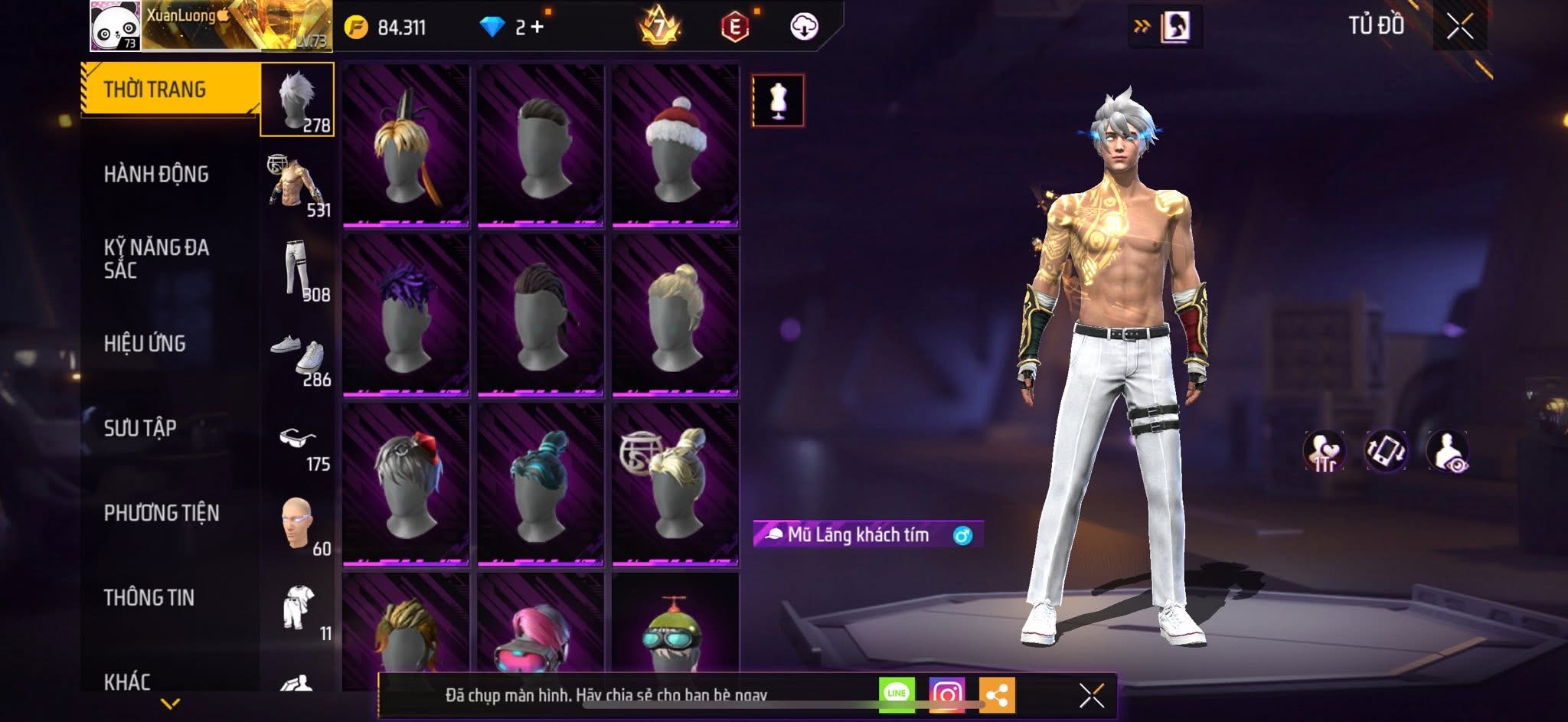Switch to the HIỆU ỨNG tab
1568x722 pixels.
(145, 344)
